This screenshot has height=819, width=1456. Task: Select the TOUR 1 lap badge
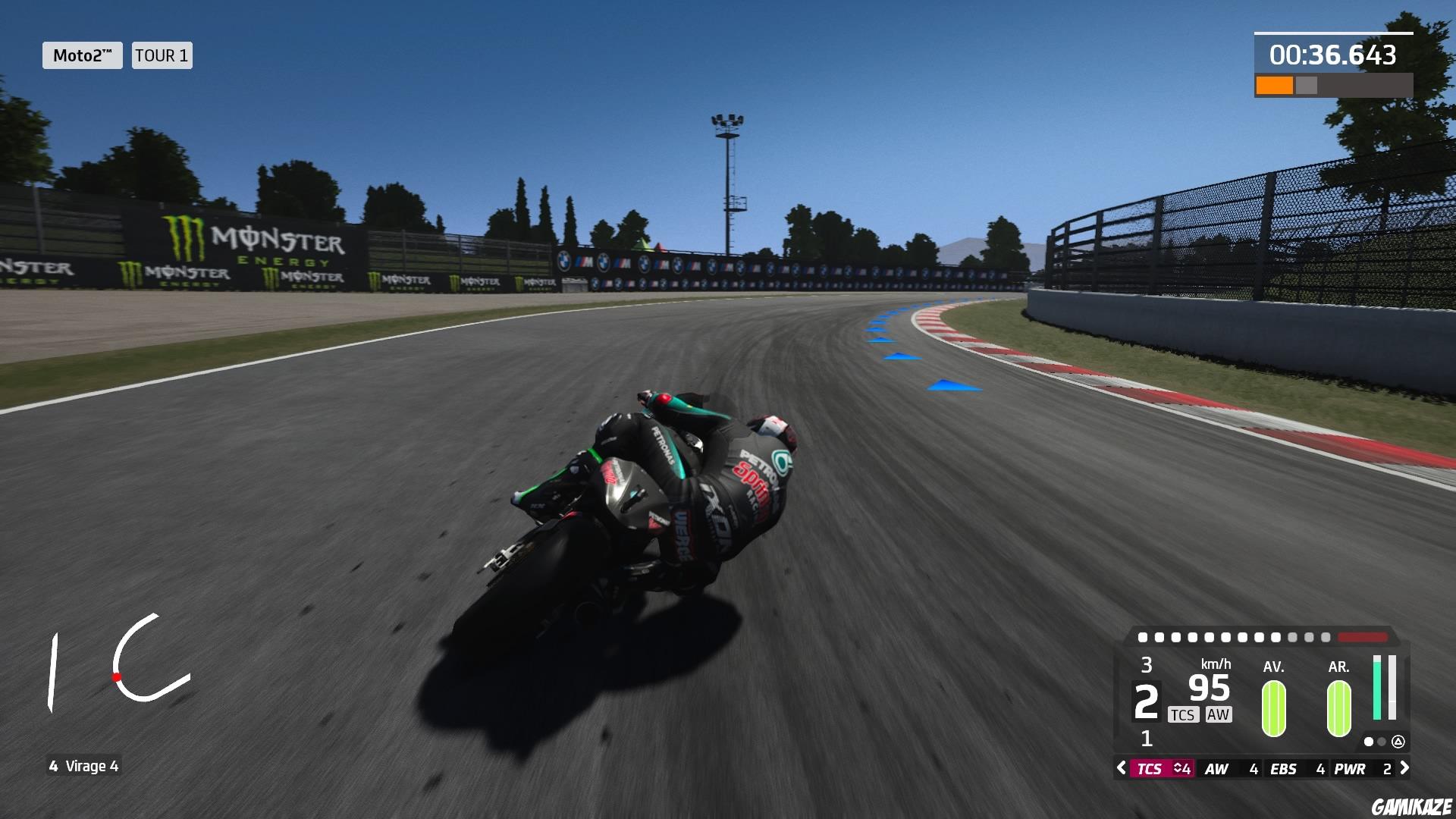(x=161, y=55)
